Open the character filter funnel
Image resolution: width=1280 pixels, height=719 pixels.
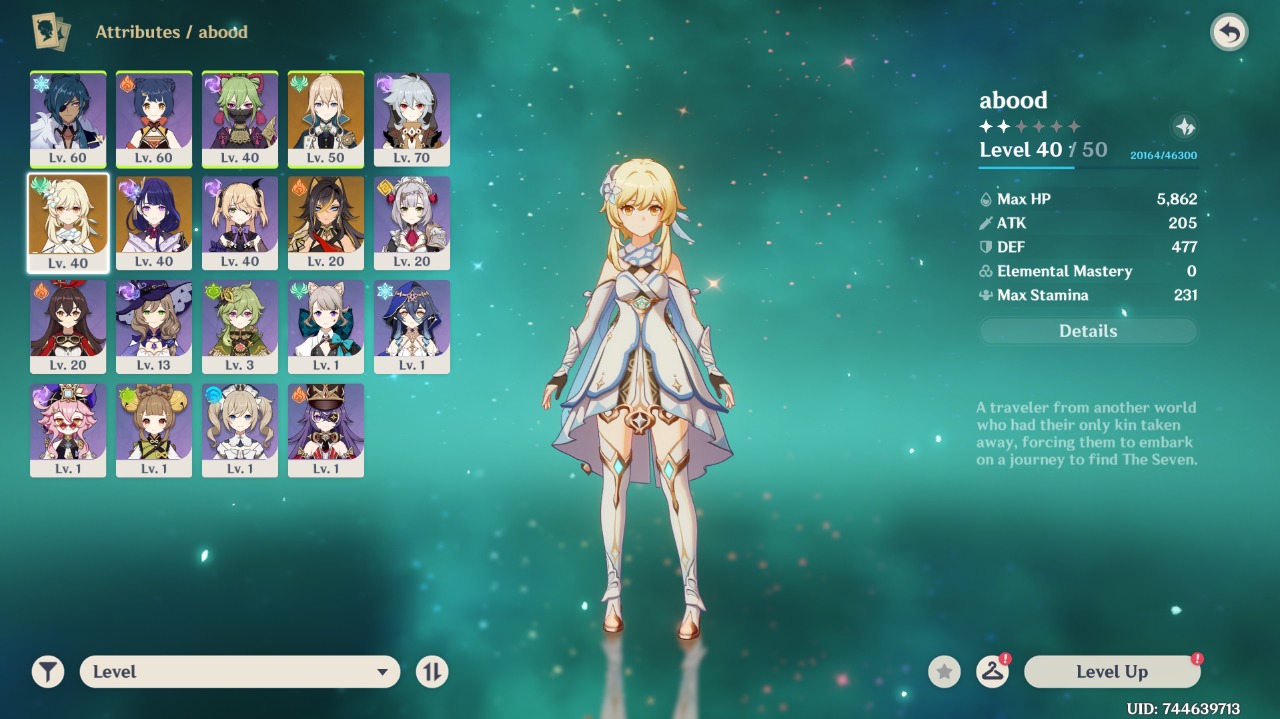point(47,672)
